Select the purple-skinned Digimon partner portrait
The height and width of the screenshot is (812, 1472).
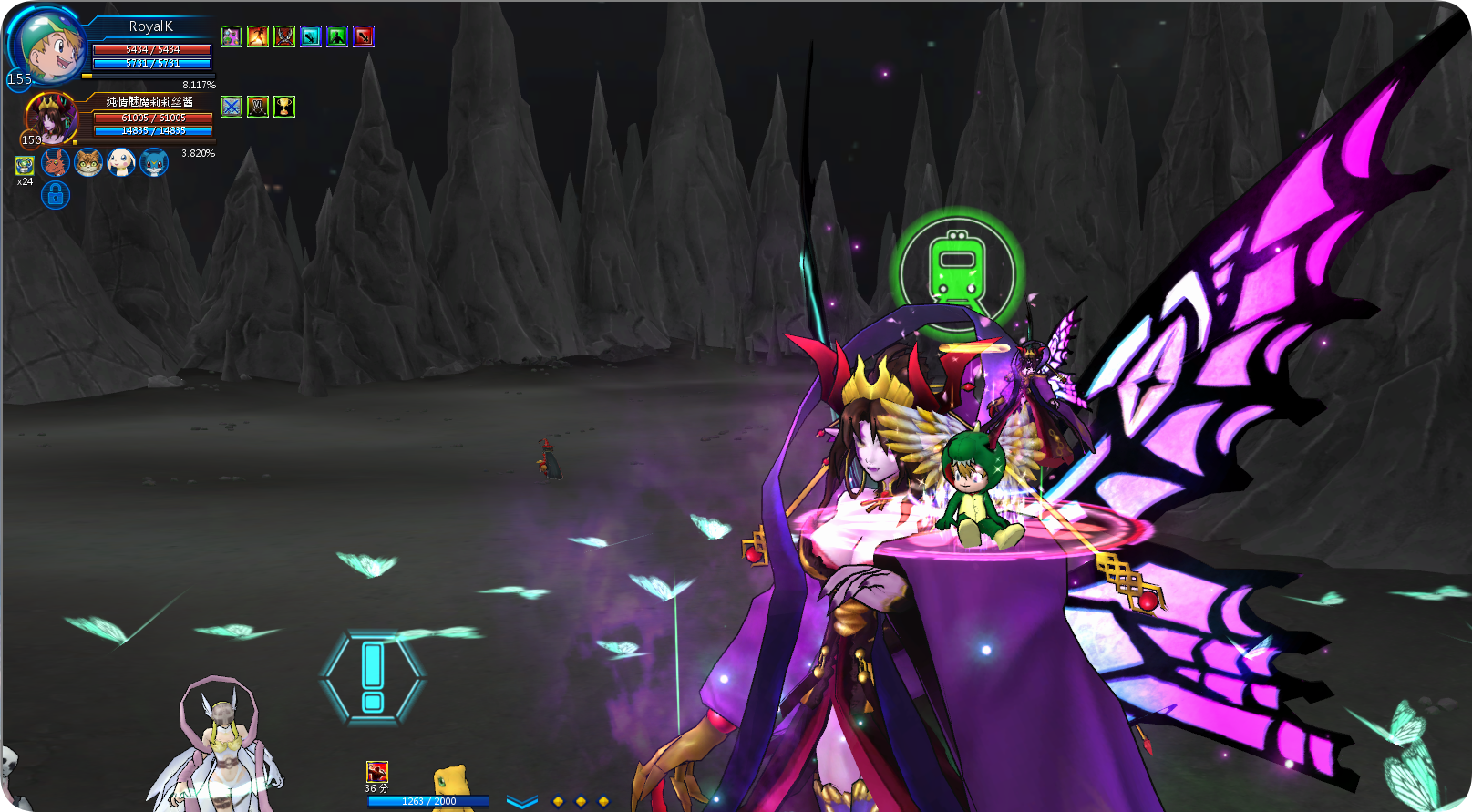point(51,118)
